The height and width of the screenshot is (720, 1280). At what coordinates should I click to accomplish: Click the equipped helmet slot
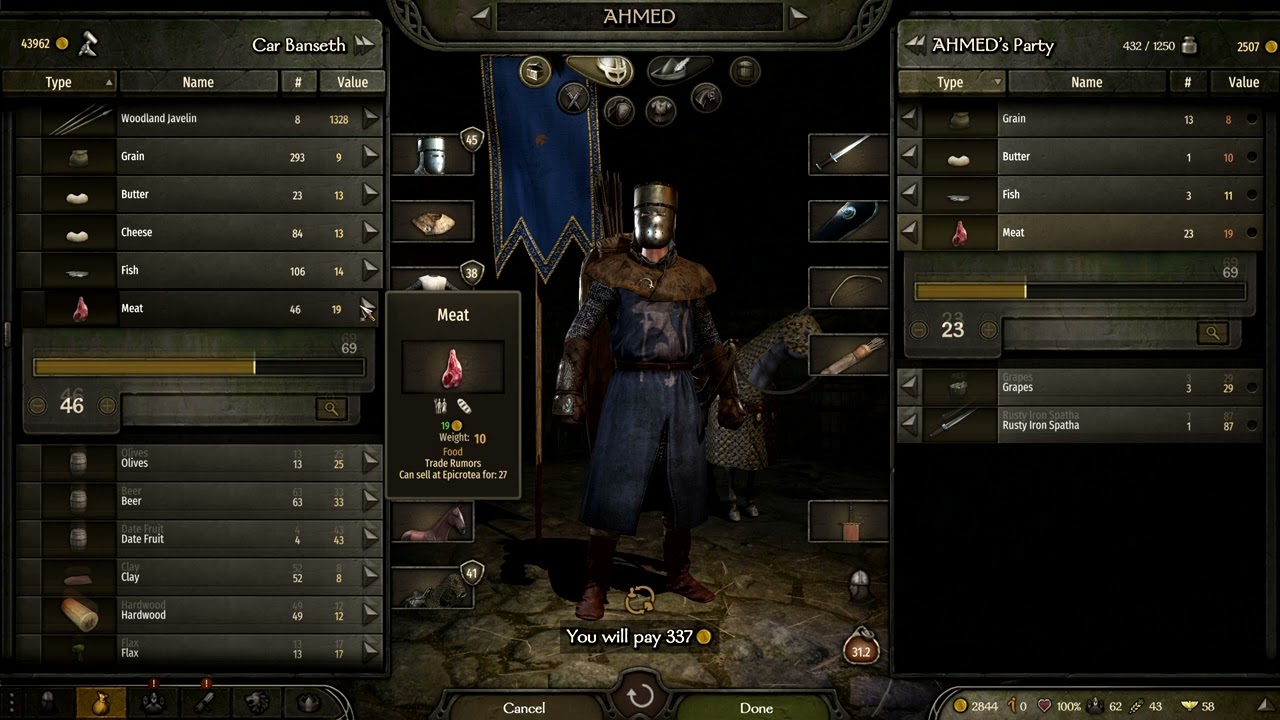(433, 156)
